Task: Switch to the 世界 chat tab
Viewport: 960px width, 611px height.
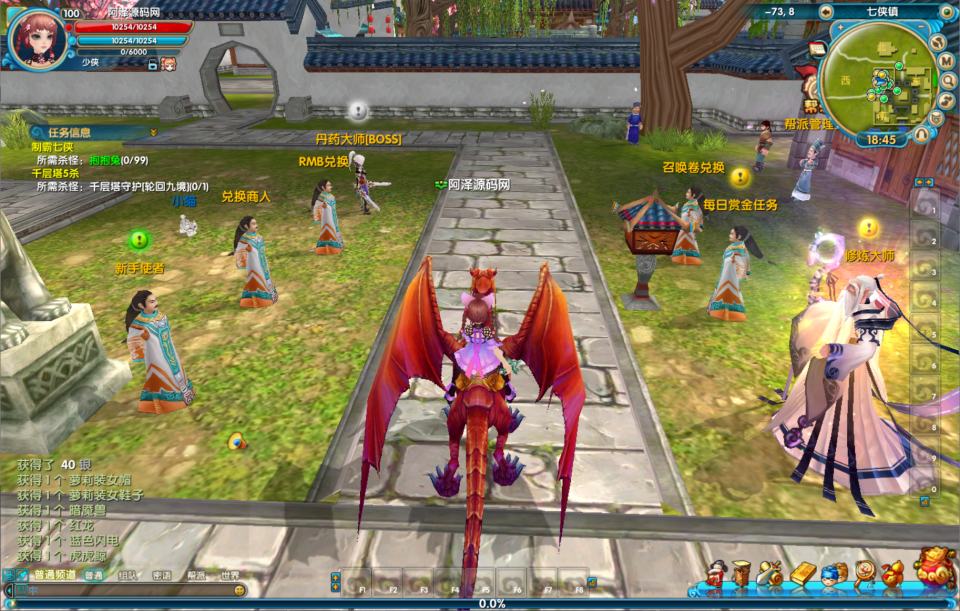Action: pyautogui.click(x=230, y=575)
